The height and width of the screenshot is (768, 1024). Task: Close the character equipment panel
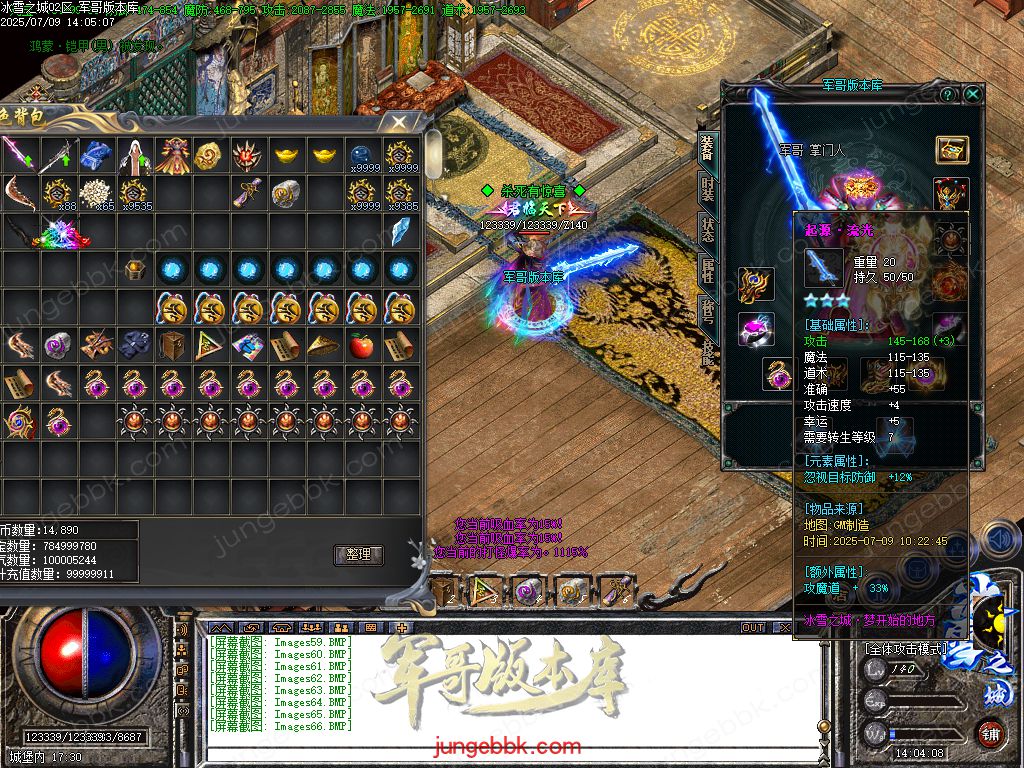[x=972, y=94]
